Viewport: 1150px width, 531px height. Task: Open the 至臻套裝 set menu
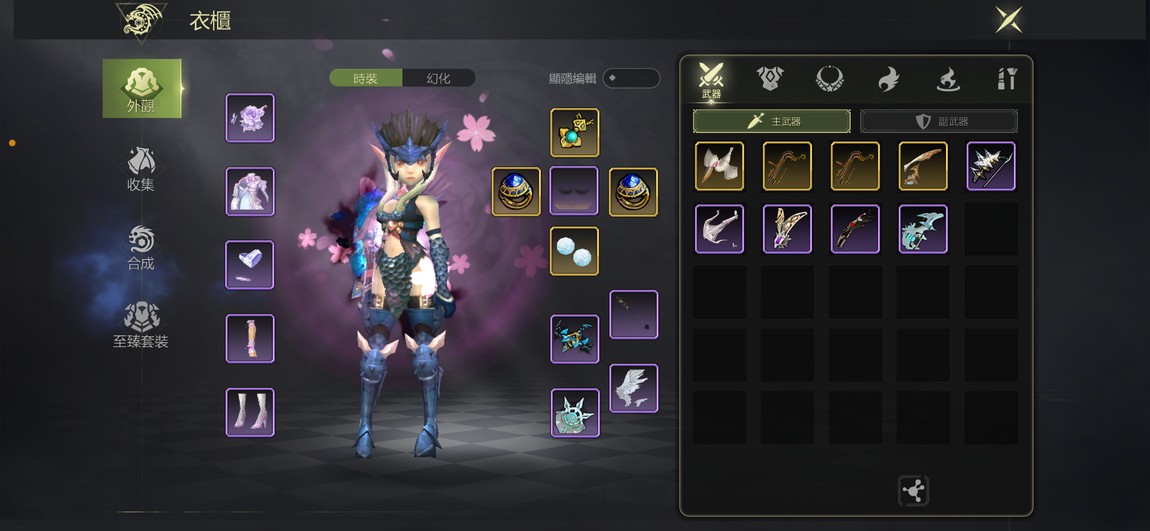coord(141,325)
